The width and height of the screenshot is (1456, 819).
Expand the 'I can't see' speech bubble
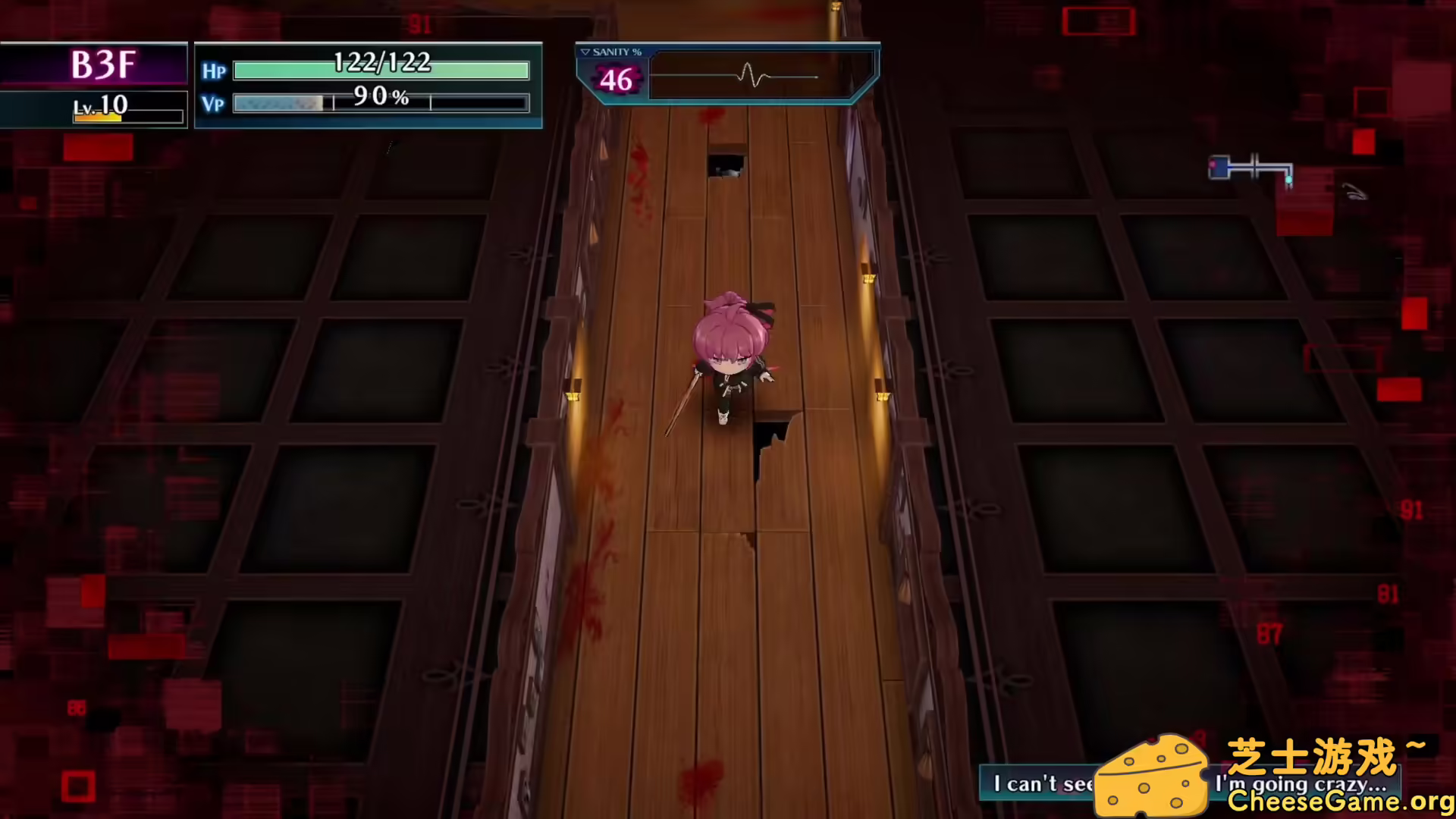click(x=1043, y=784)
